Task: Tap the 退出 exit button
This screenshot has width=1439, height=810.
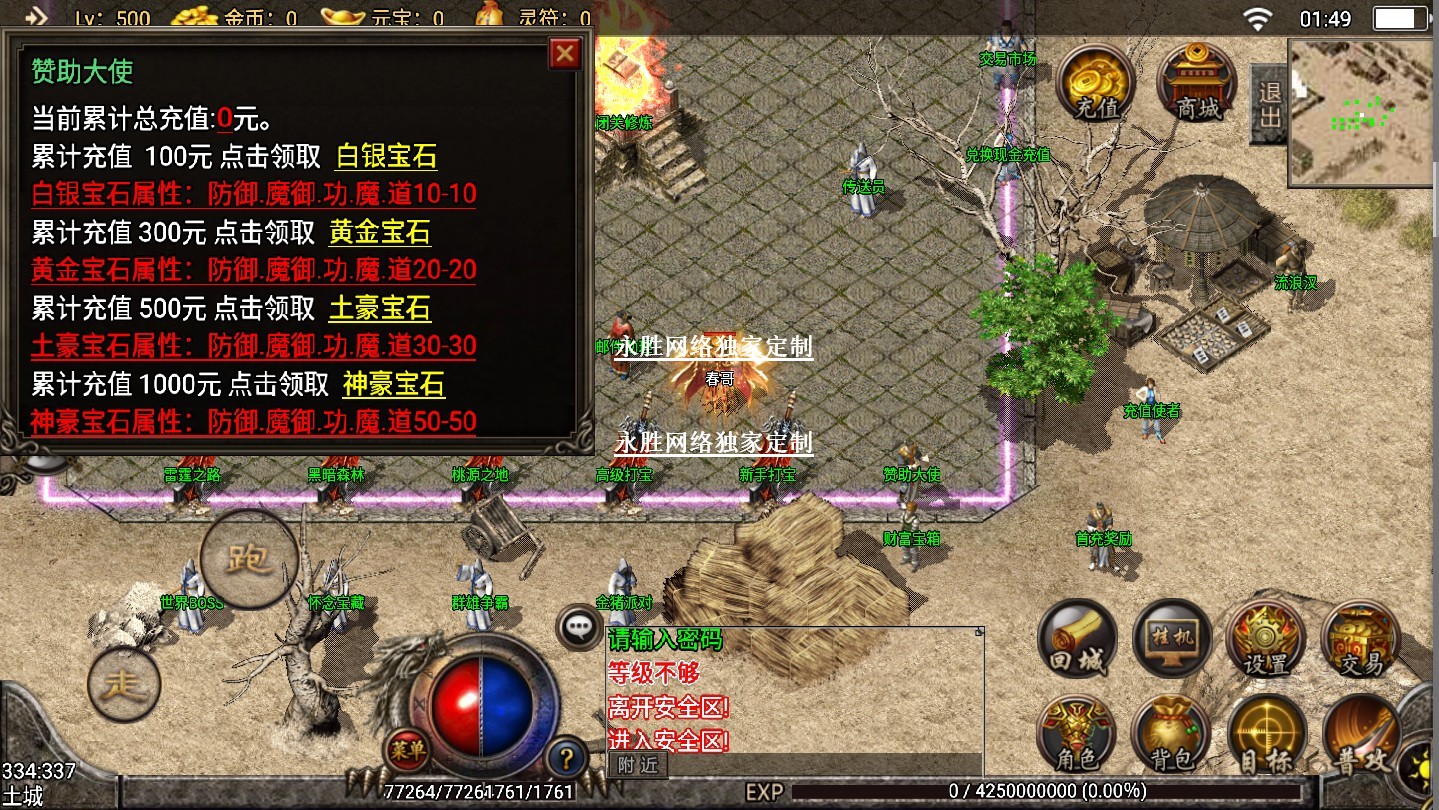Action: (x=1269, y=104)
